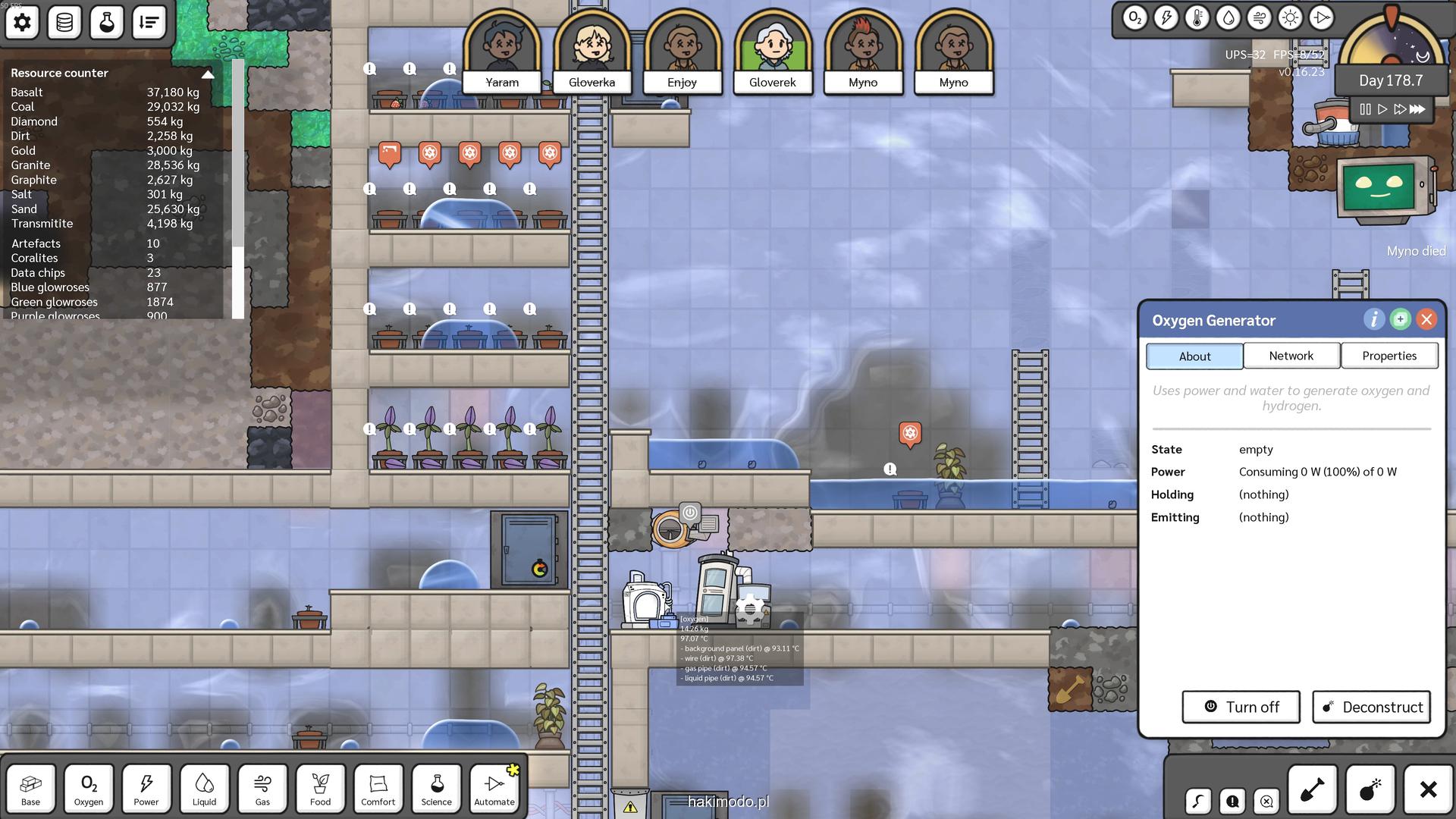This screenshot has width=1456, height=819.
Task: Open the Power build category
Action: (x=146, y=789)
